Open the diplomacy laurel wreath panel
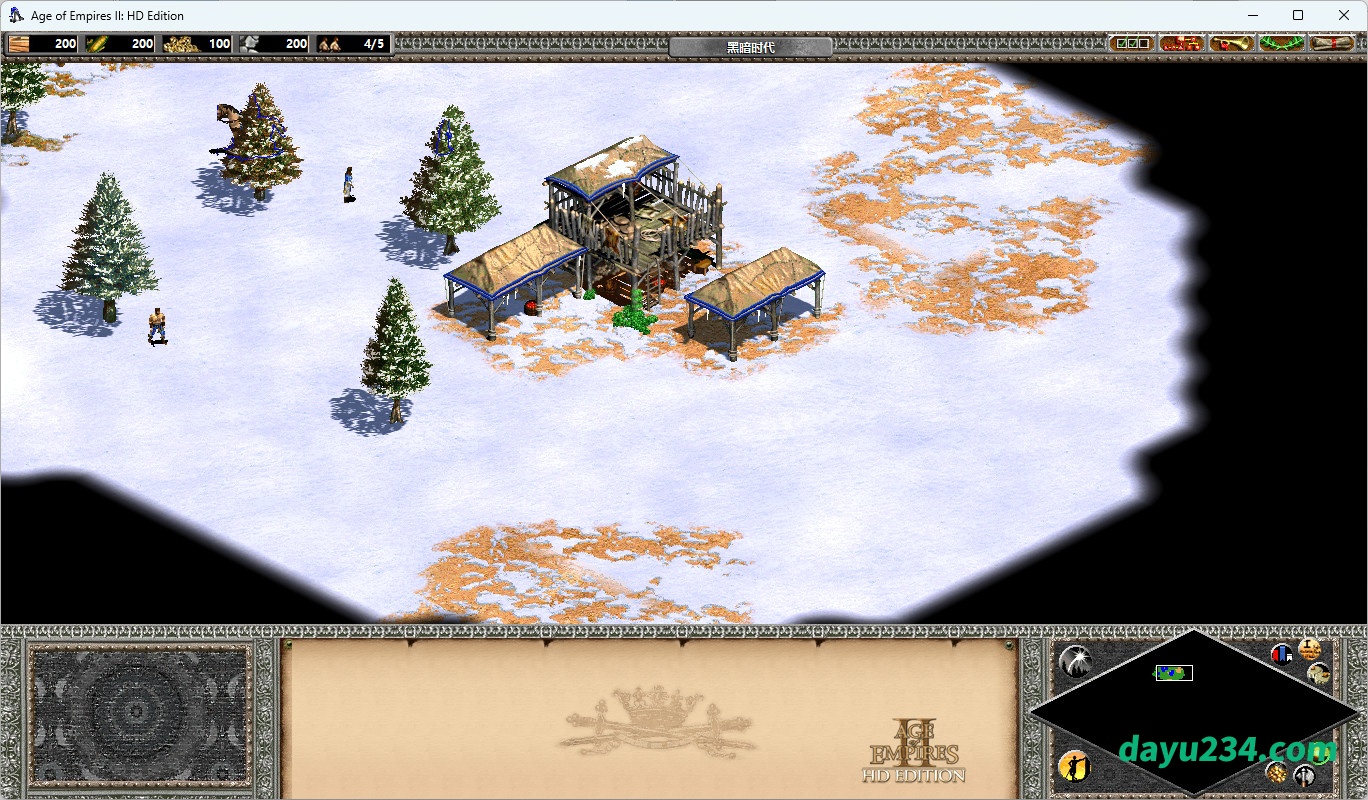 (x=1281, y=43)
